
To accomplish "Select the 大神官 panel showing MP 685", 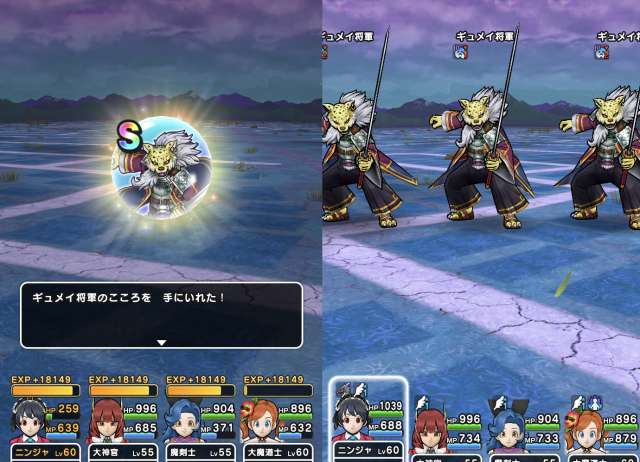I will (x=120, y=417).
